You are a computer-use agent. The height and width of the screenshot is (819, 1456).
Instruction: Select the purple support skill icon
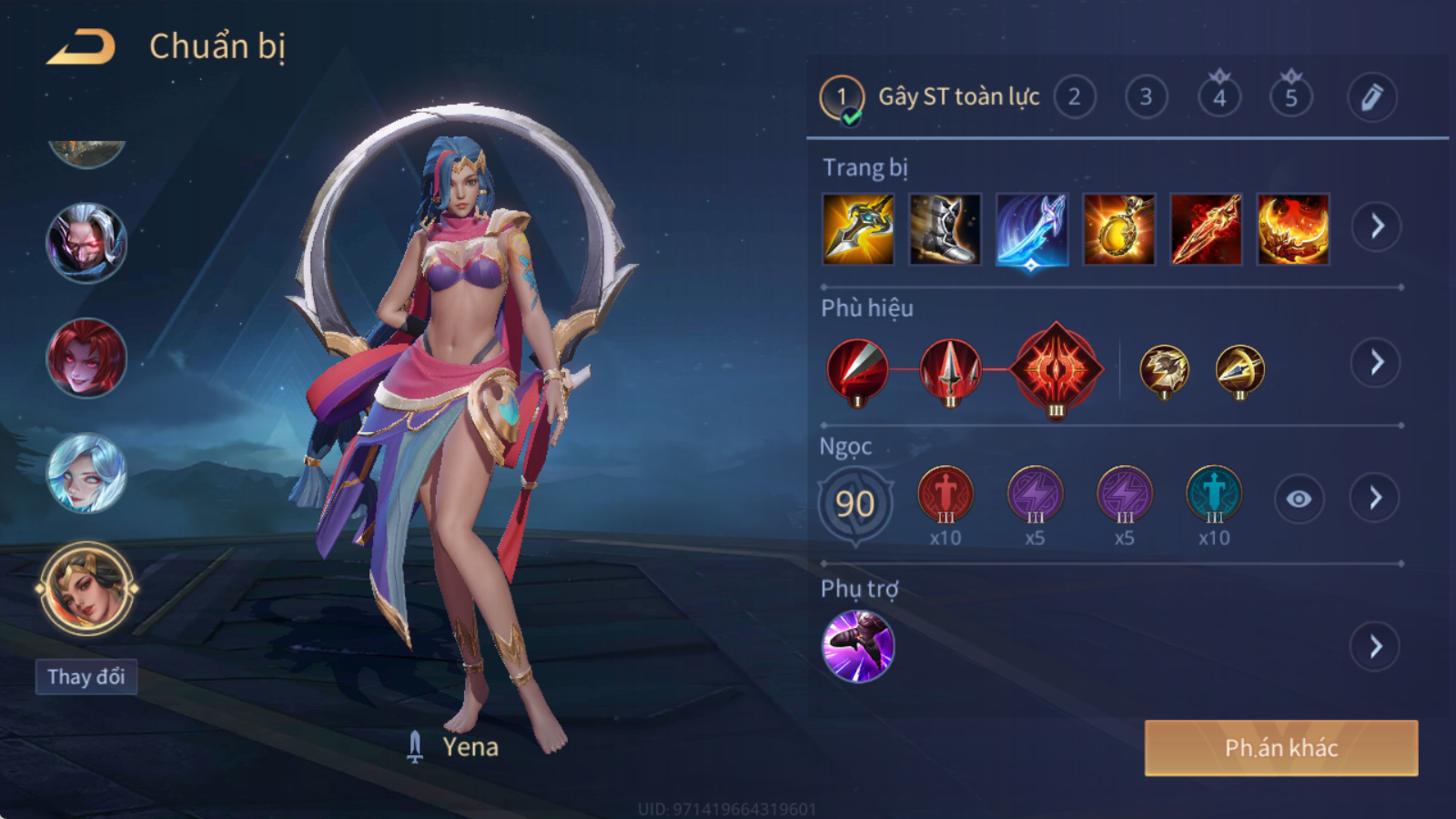tap(858, 646)
